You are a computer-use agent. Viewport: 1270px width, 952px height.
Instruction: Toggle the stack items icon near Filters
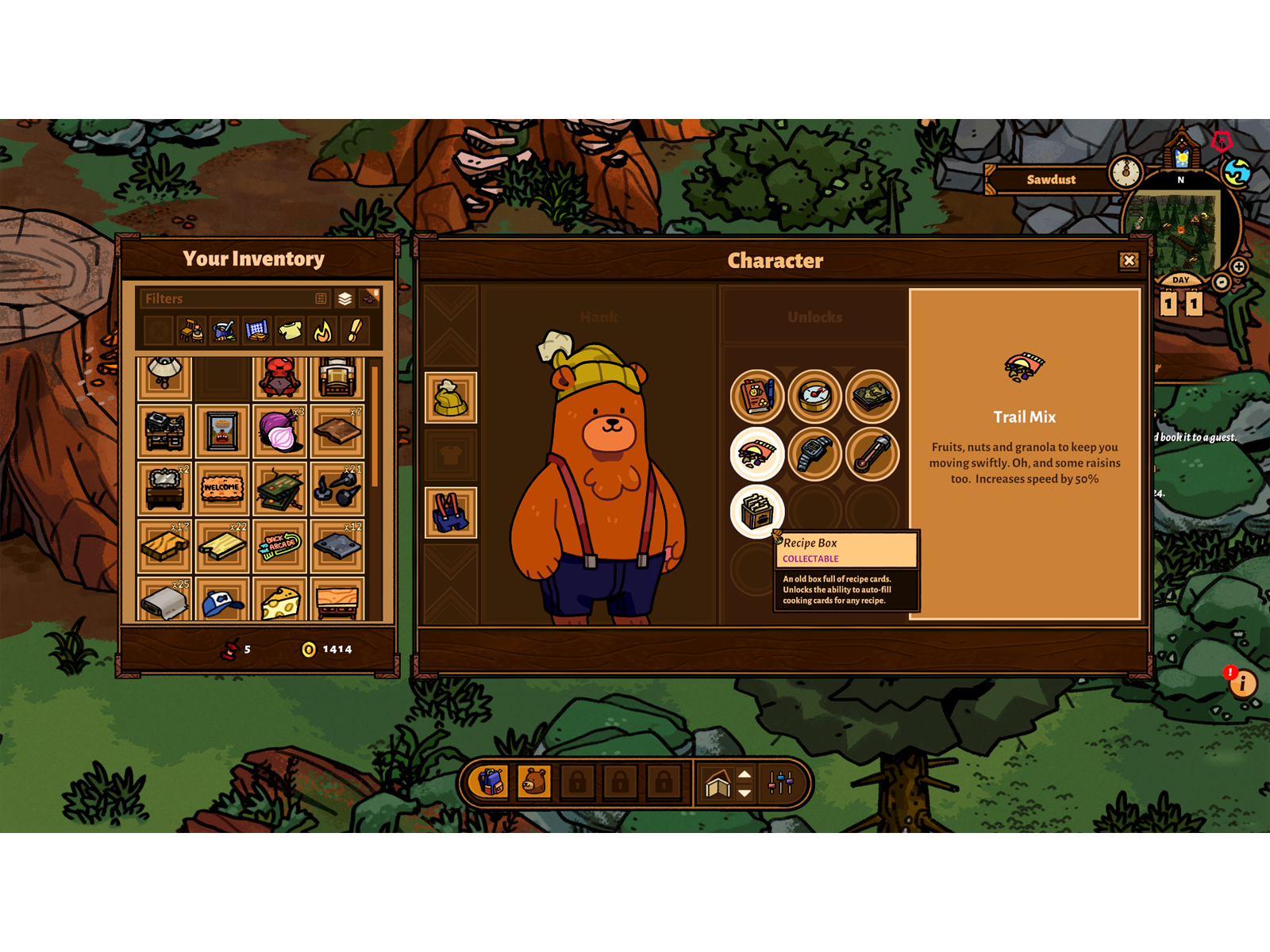click(x=345, y=299)
